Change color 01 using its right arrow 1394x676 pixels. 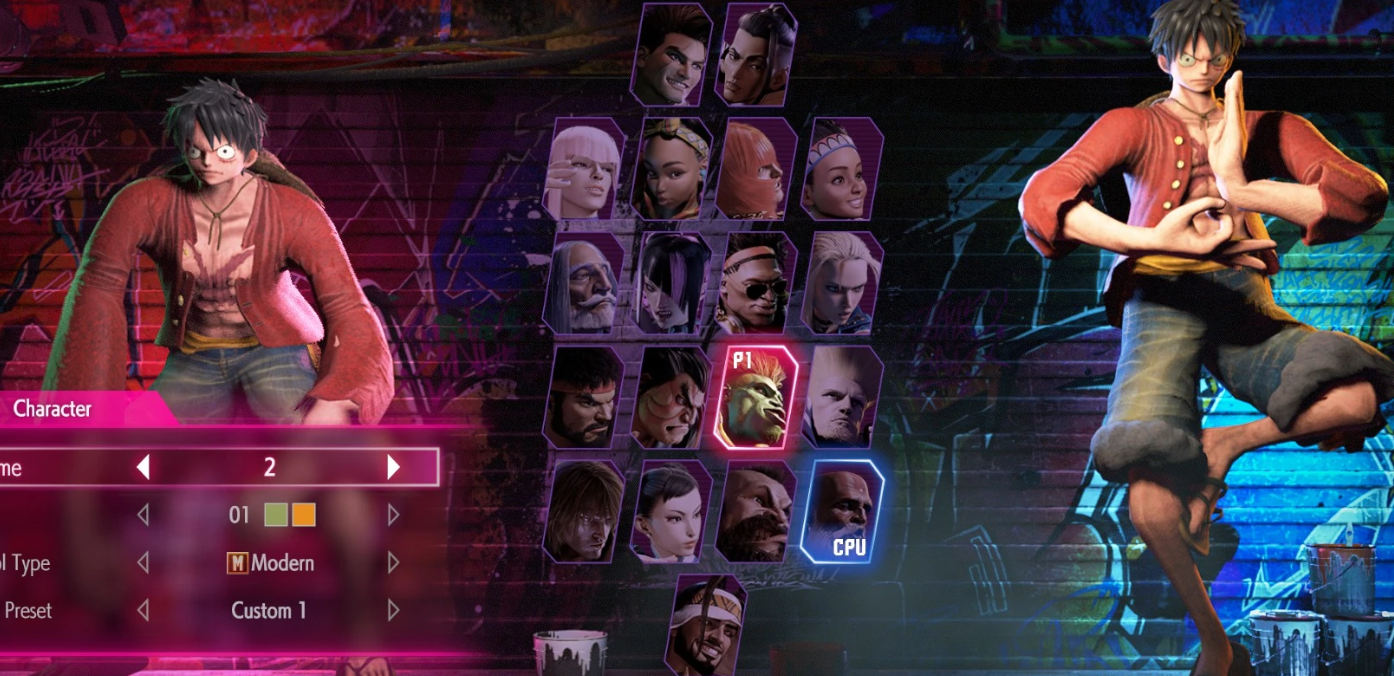click(394, 515)
